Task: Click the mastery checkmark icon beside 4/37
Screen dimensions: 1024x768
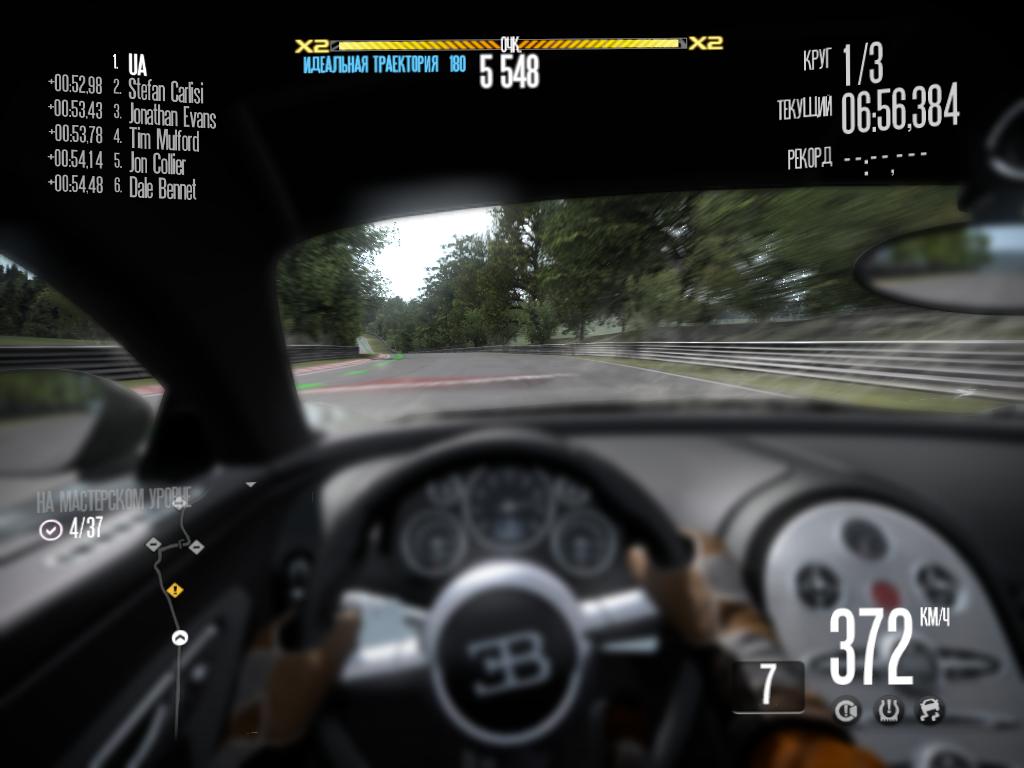Action: point(50,530)
